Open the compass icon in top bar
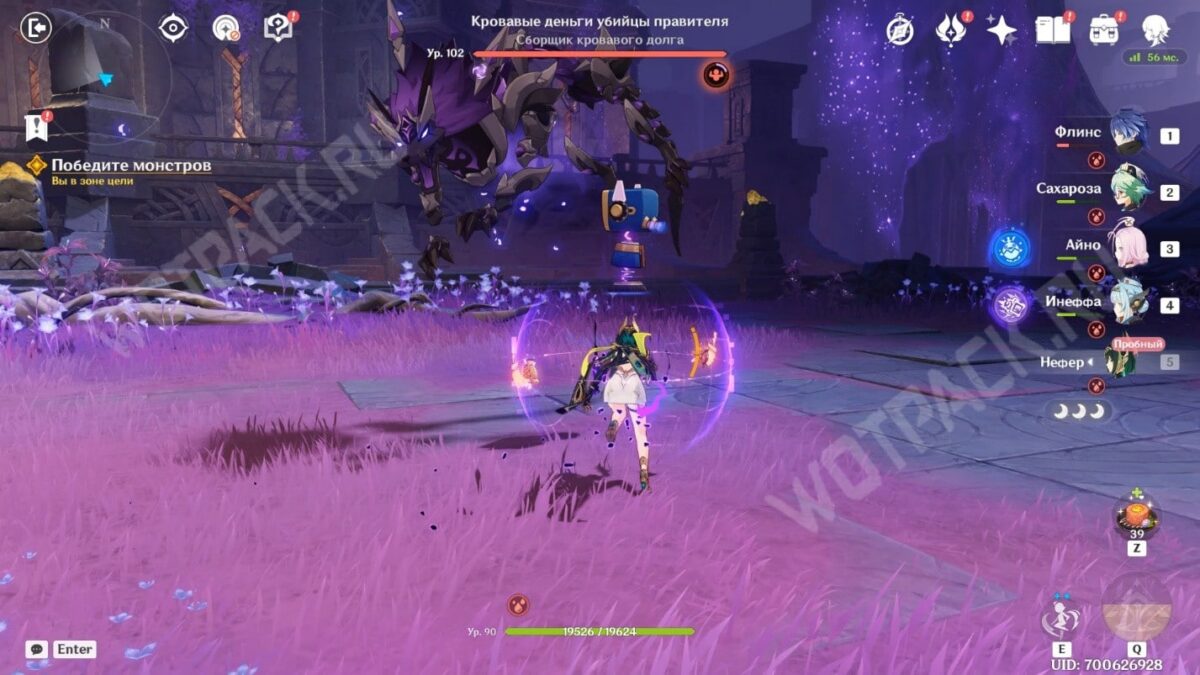This screenshot has width=1200, height=675. (900, 31)
